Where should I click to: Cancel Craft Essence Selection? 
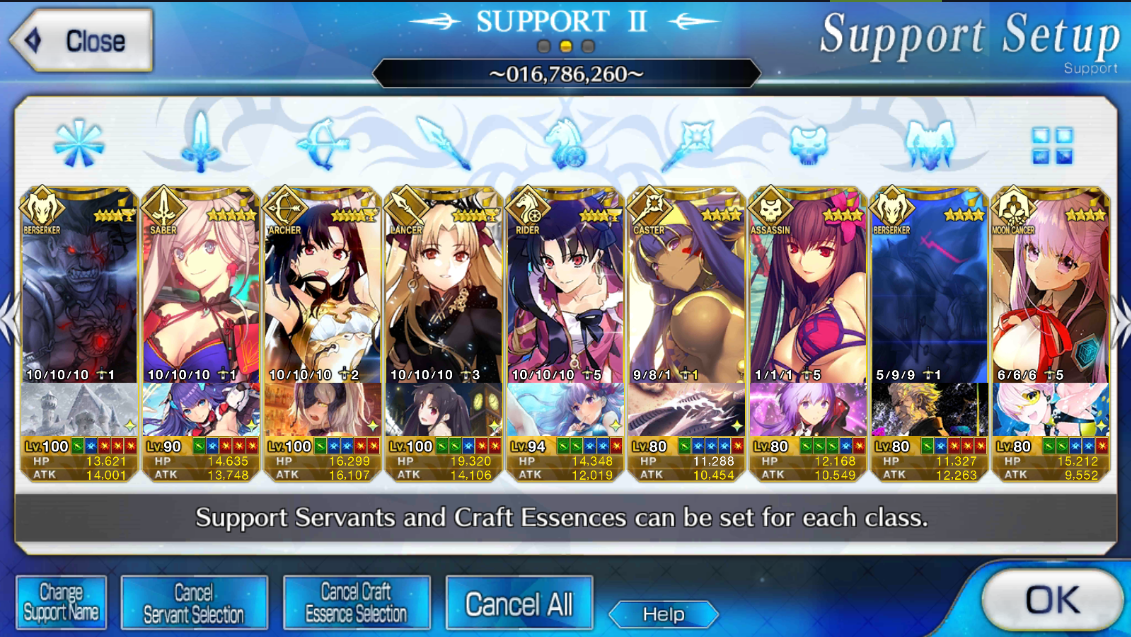(356, 602)
